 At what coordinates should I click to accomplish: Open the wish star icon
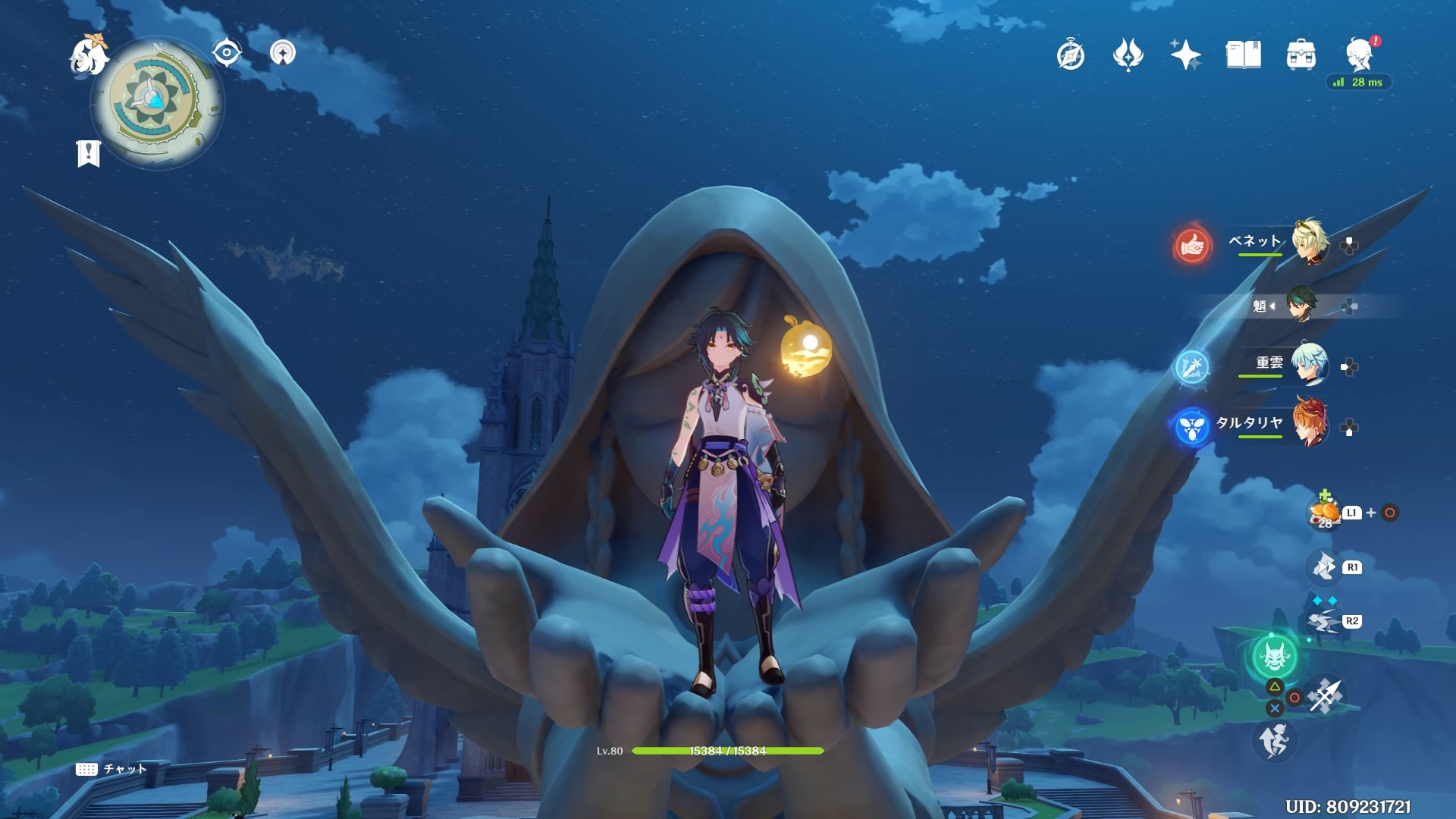coord(1185,55)
